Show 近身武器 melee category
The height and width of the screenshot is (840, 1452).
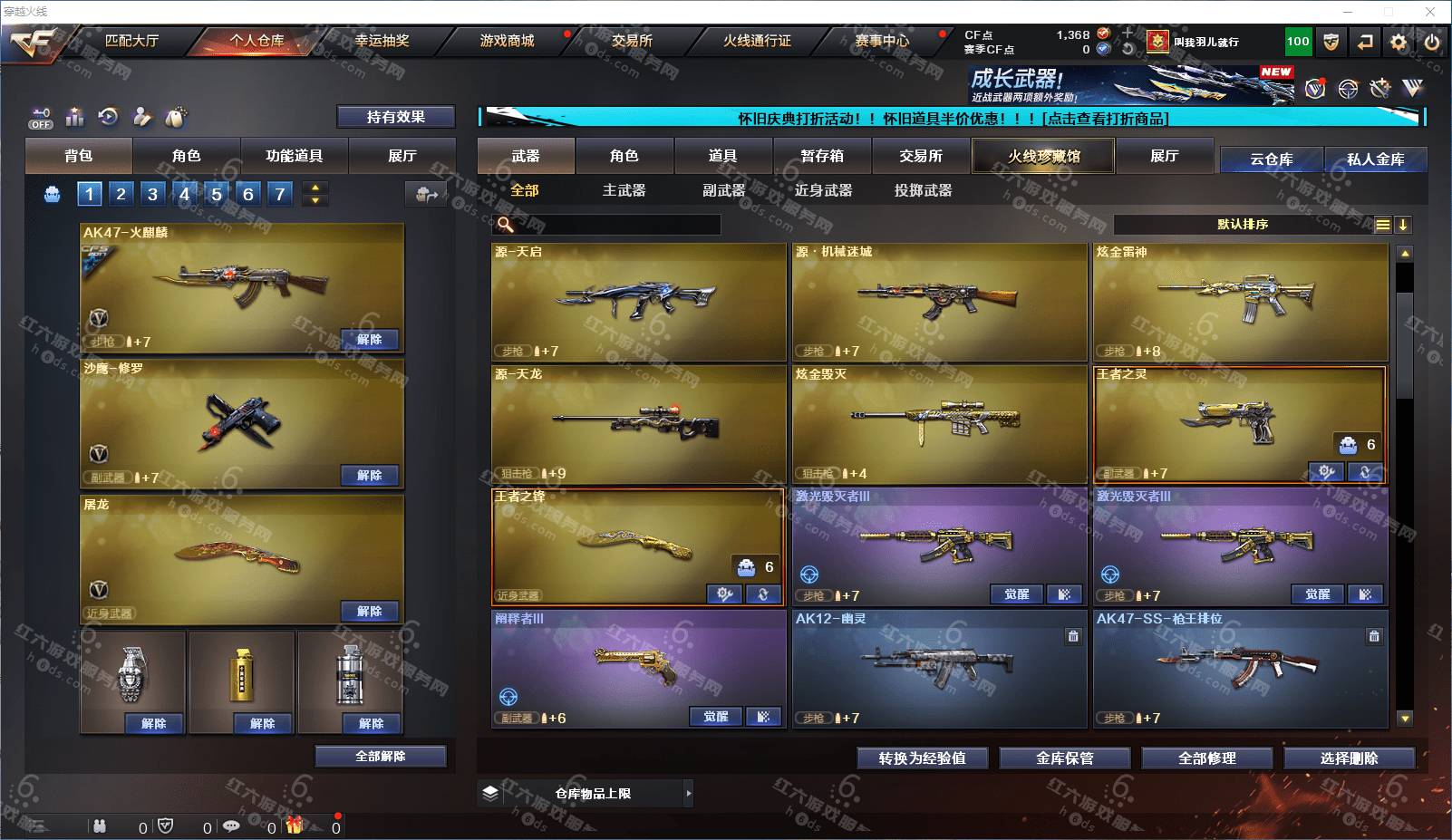[823, 190]
